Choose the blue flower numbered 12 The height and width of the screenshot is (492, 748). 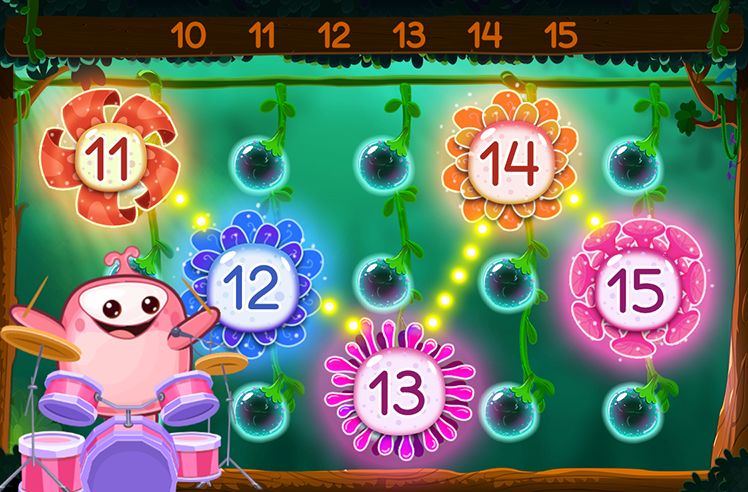[x=252, y=283]
